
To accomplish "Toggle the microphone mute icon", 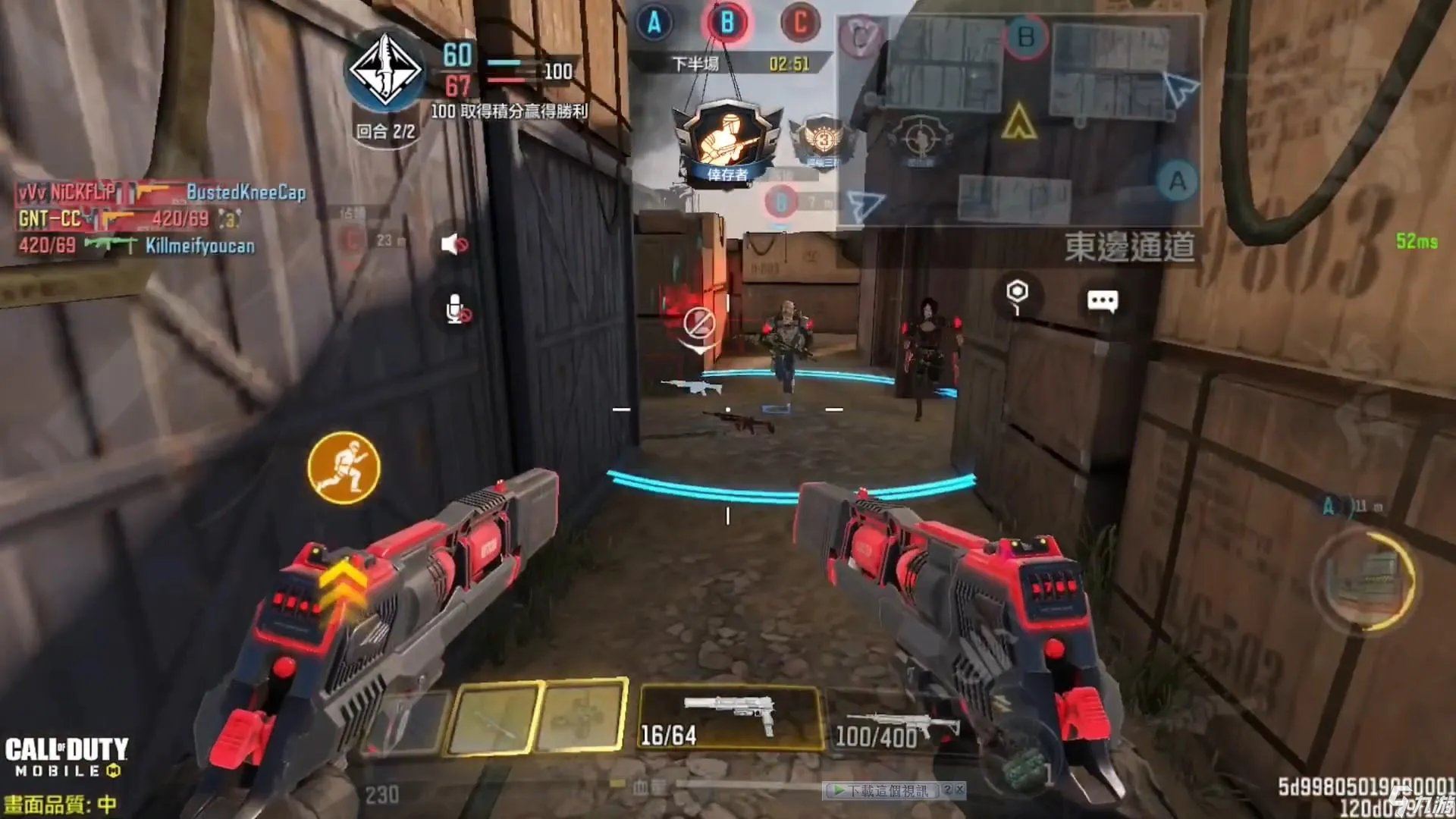I will pyautogui.click(x=457, y=310).
